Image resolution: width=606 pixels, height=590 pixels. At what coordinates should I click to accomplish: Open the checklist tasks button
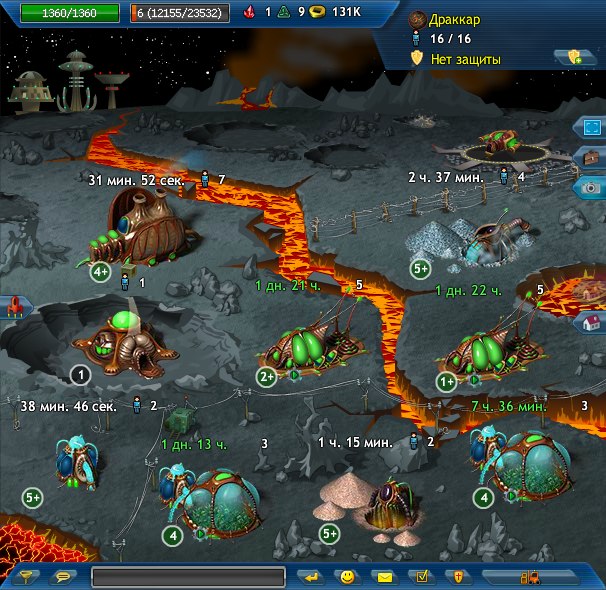(x=421, y=577)
